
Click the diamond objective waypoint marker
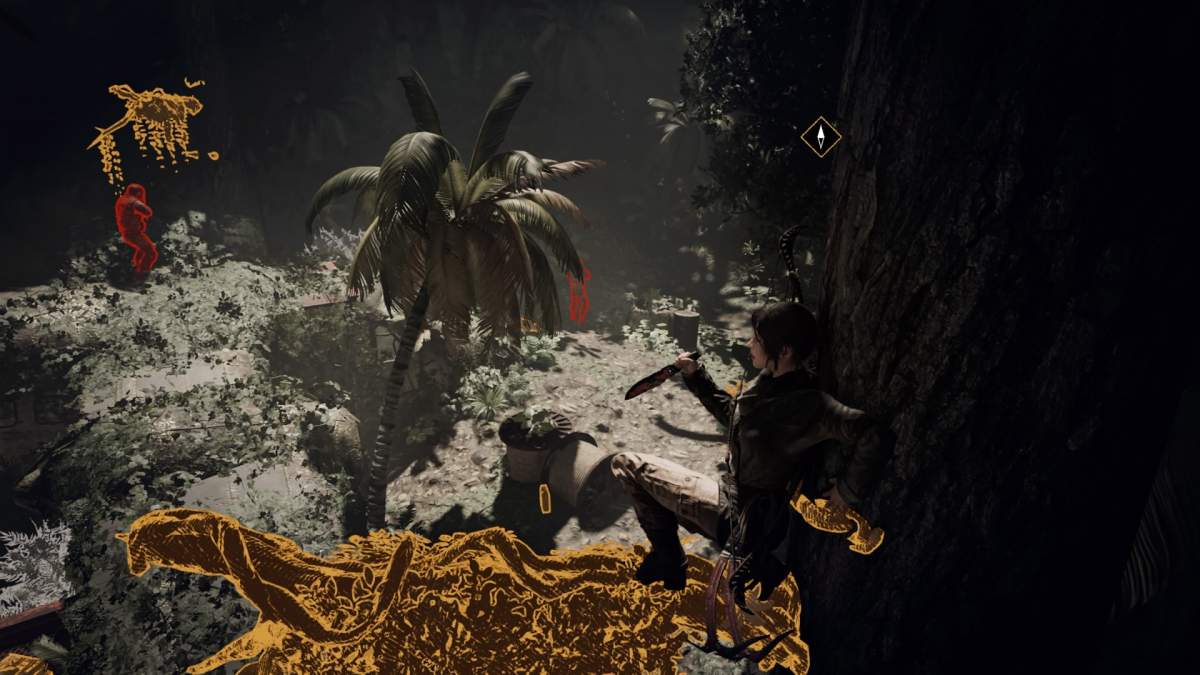click(x=820, y=136)
